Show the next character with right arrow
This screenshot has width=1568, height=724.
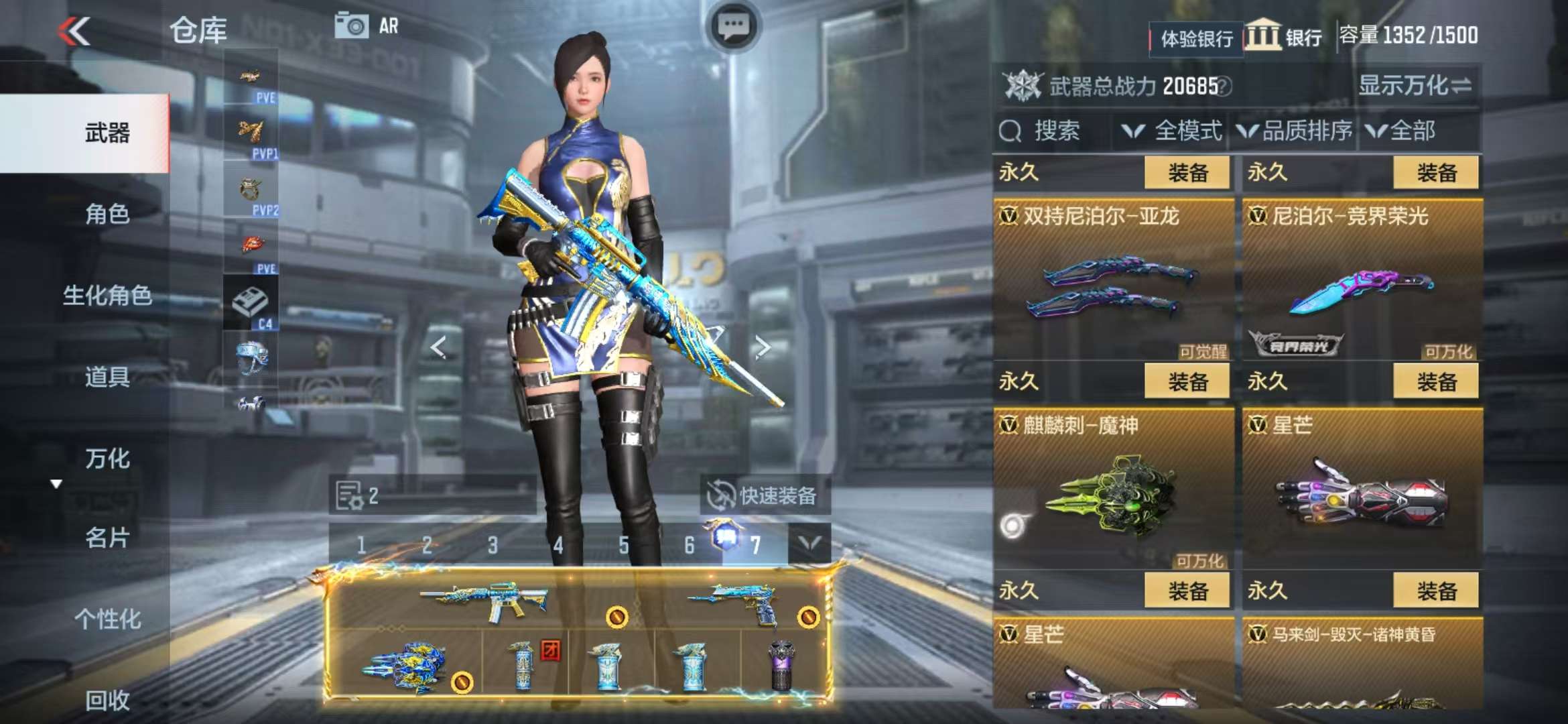763,347
